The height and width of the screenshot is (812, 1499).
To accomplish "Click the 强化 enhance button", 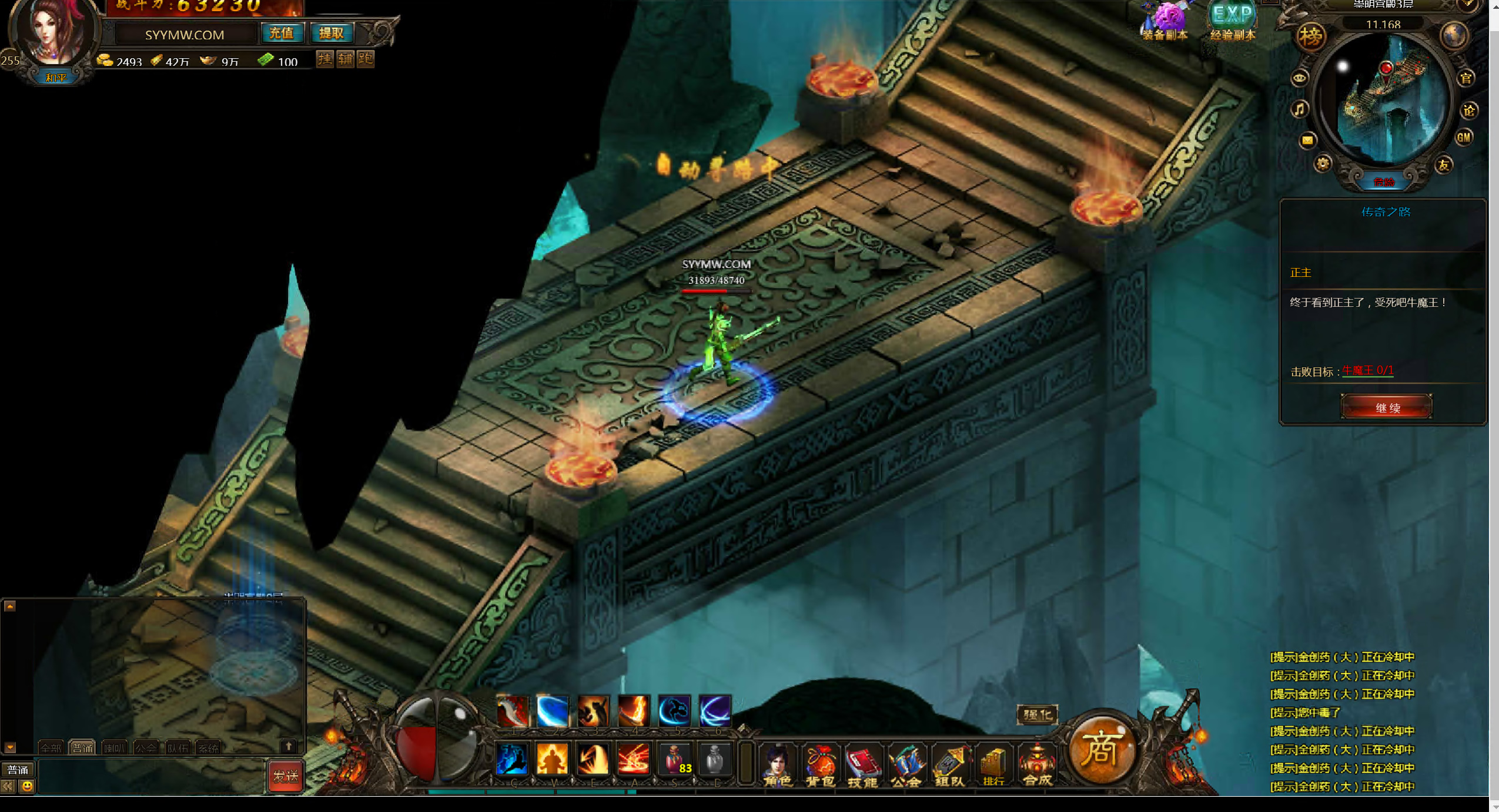I will point(1037,714).
